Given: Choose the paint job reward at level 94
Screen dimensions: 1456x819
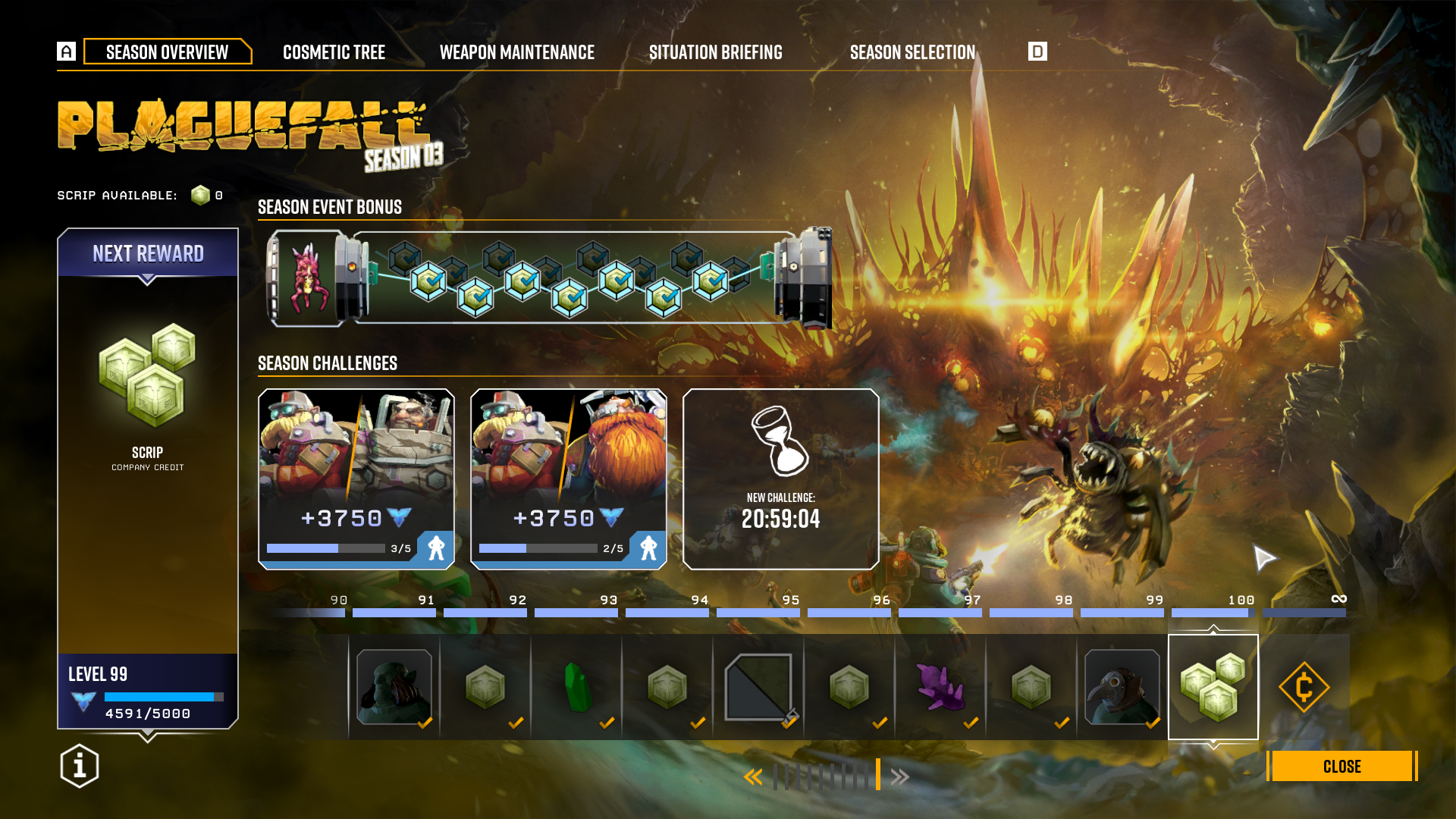Looking at the screenshot, I should coord(758,687).
